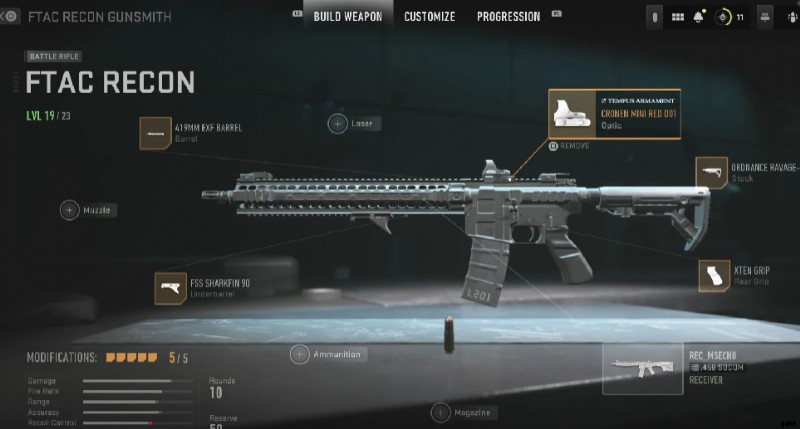Image resolution: width=800 pixels, height=429 pixels.
Task: Select the 419mm EXF Barrel slot
Action: click(155, 133)
